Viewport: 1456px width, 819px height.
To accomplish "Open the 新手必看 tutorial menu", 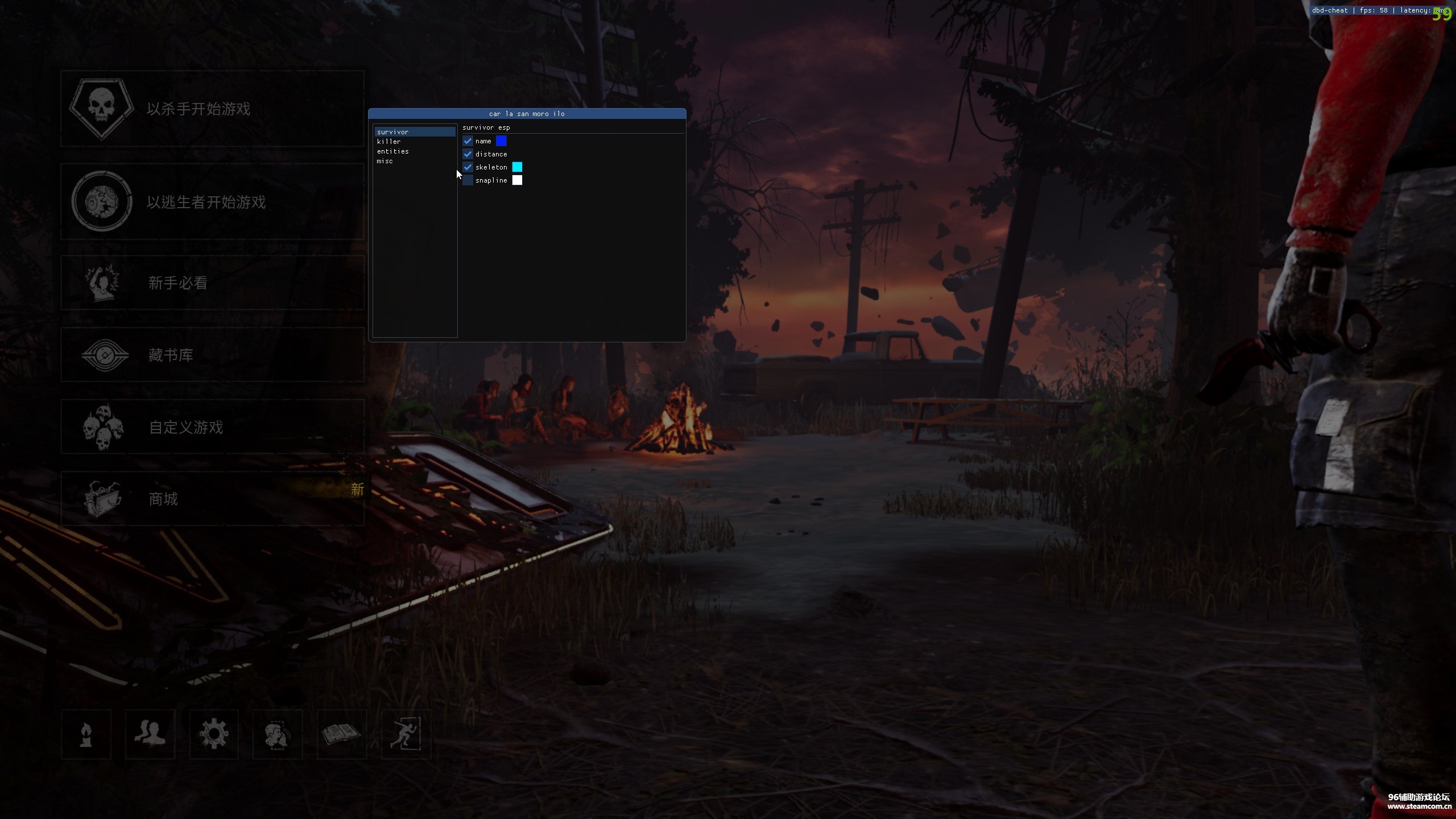I will [x=212, y=283].
